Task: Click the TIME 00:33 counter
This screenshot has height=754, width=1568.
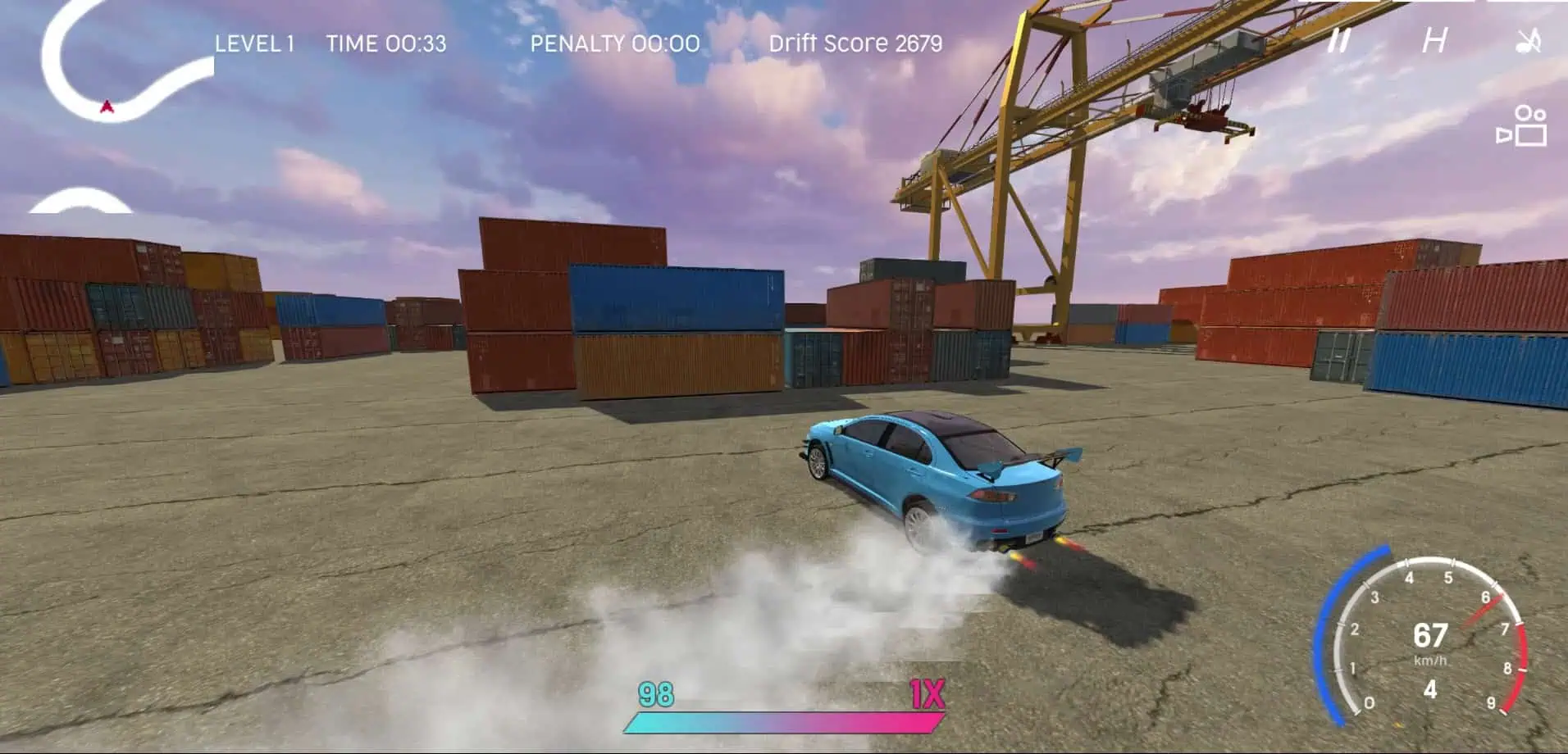Action: 385,44
